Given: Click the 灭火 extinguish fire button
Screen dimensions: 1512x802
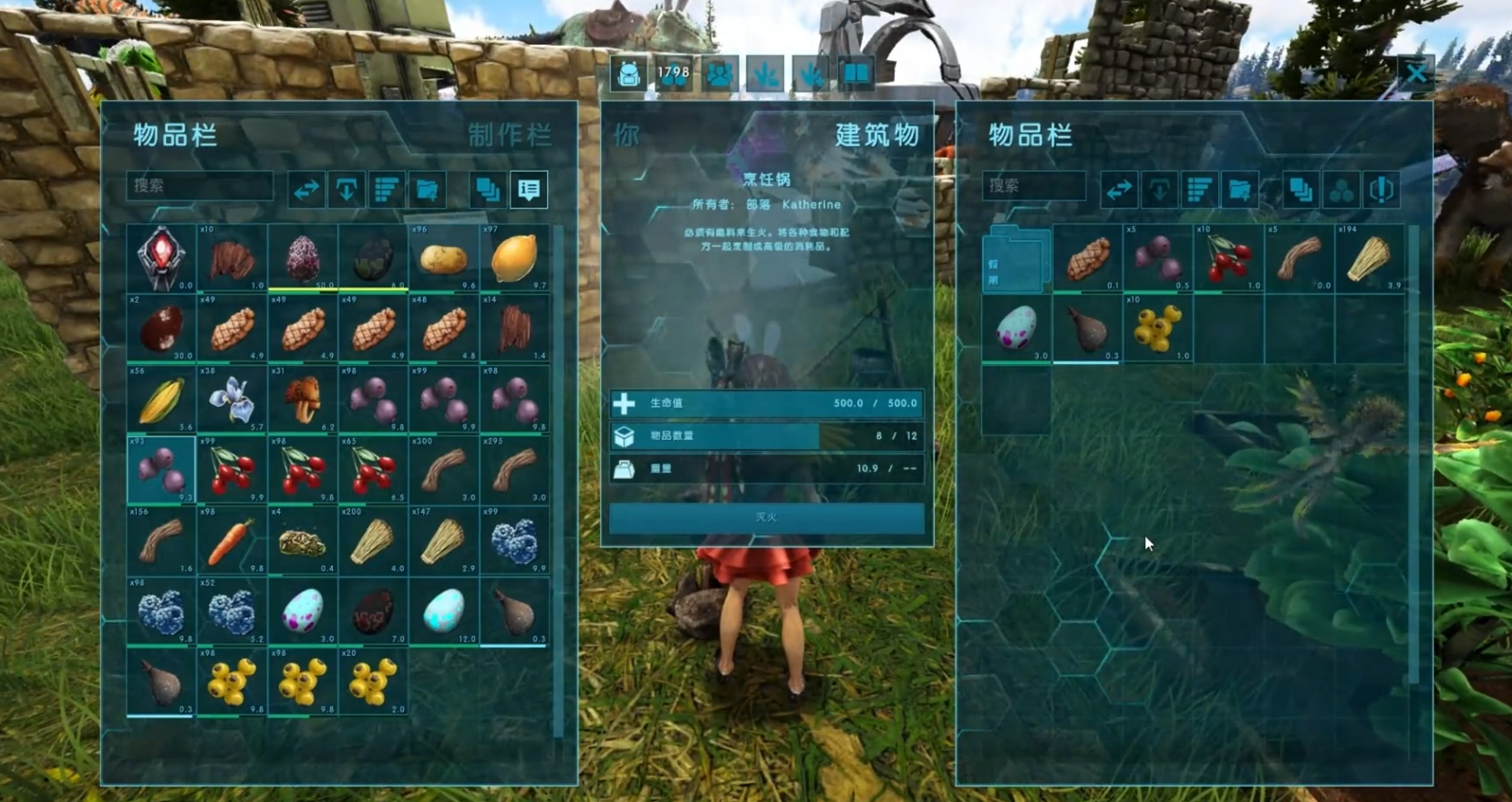Looking at the screenshot, I should (766, 517).
